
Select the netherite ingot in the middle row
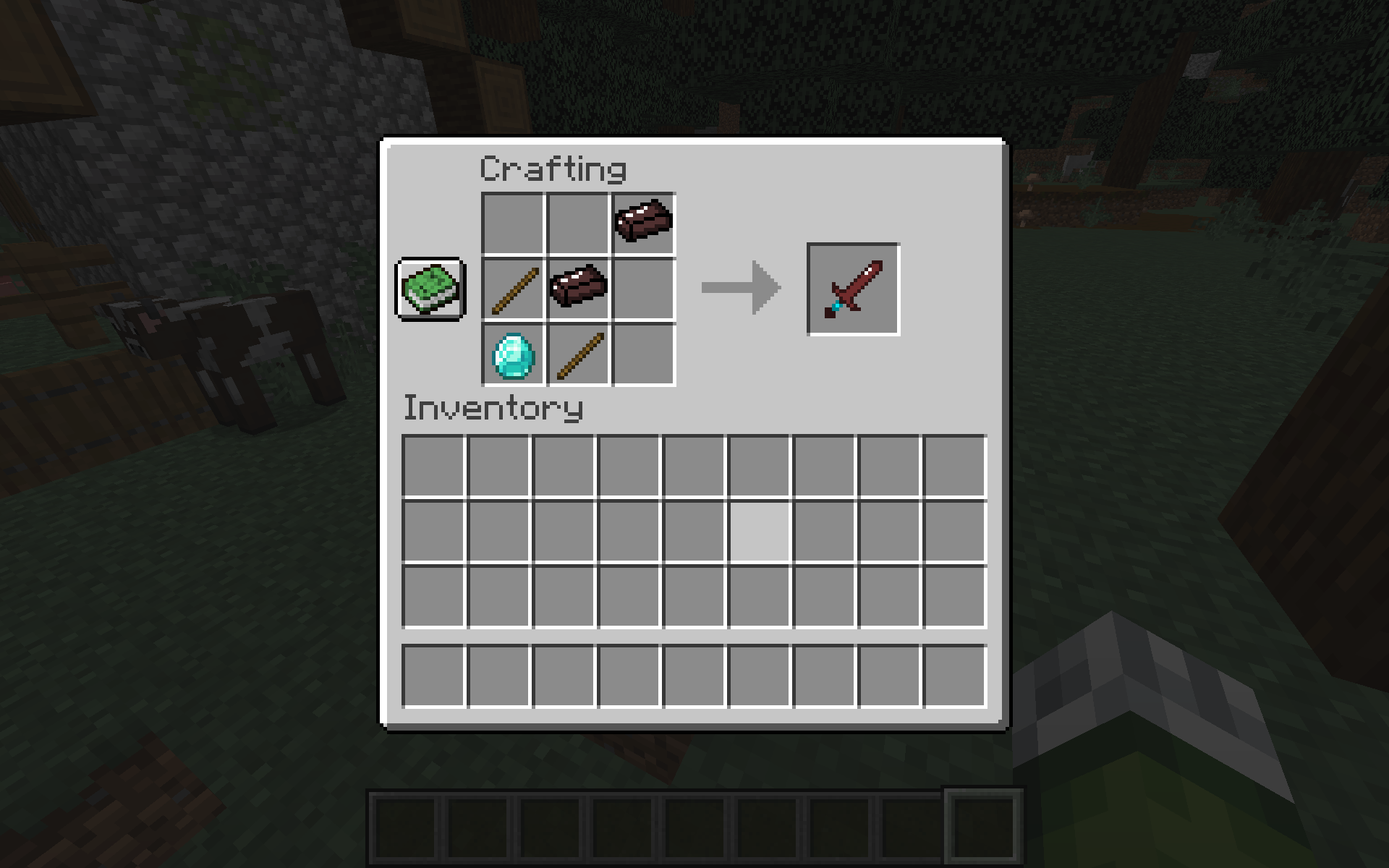click(x=579, y=289)
